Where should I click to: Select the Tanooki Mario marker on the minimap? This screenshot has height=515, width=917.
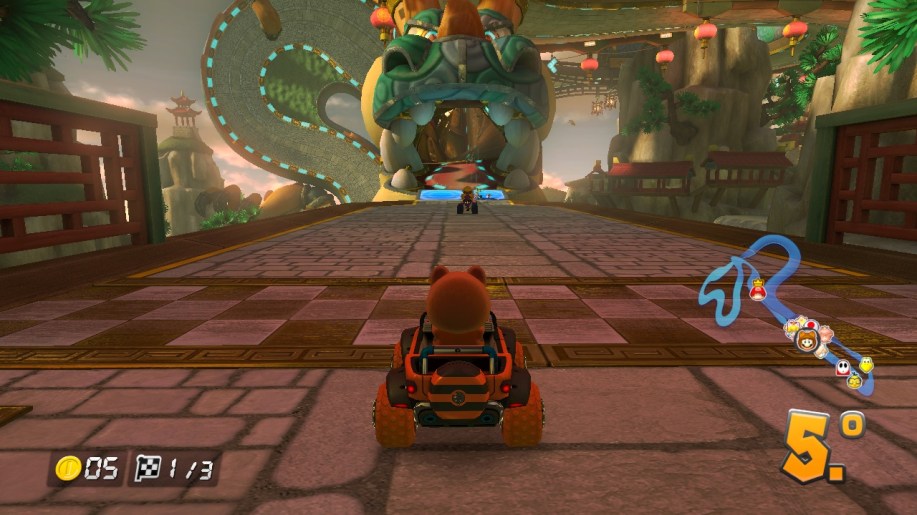pyautogui.click(x=806, y=340)
